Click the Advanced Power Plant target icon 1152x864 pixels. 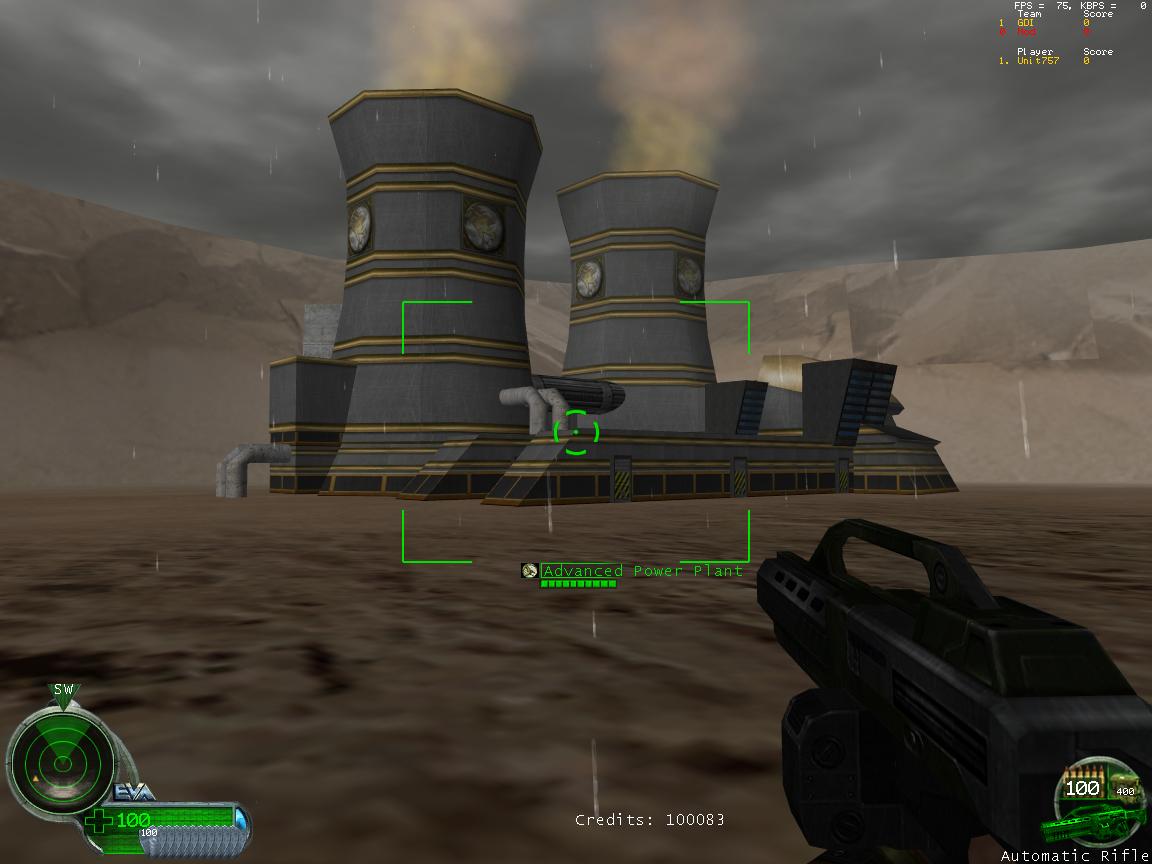(530, 571)
